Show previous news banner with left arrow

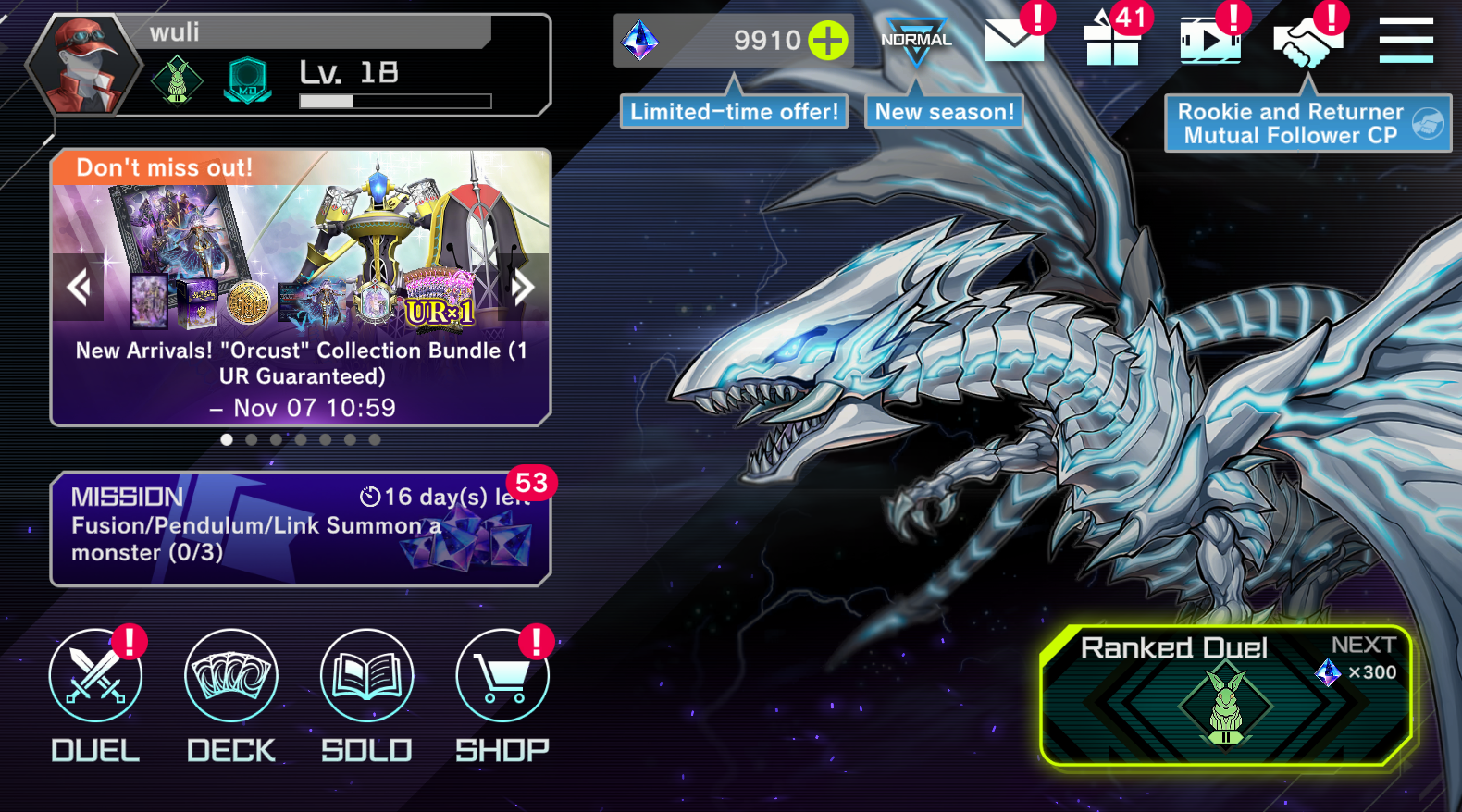(x=79, y=287)
